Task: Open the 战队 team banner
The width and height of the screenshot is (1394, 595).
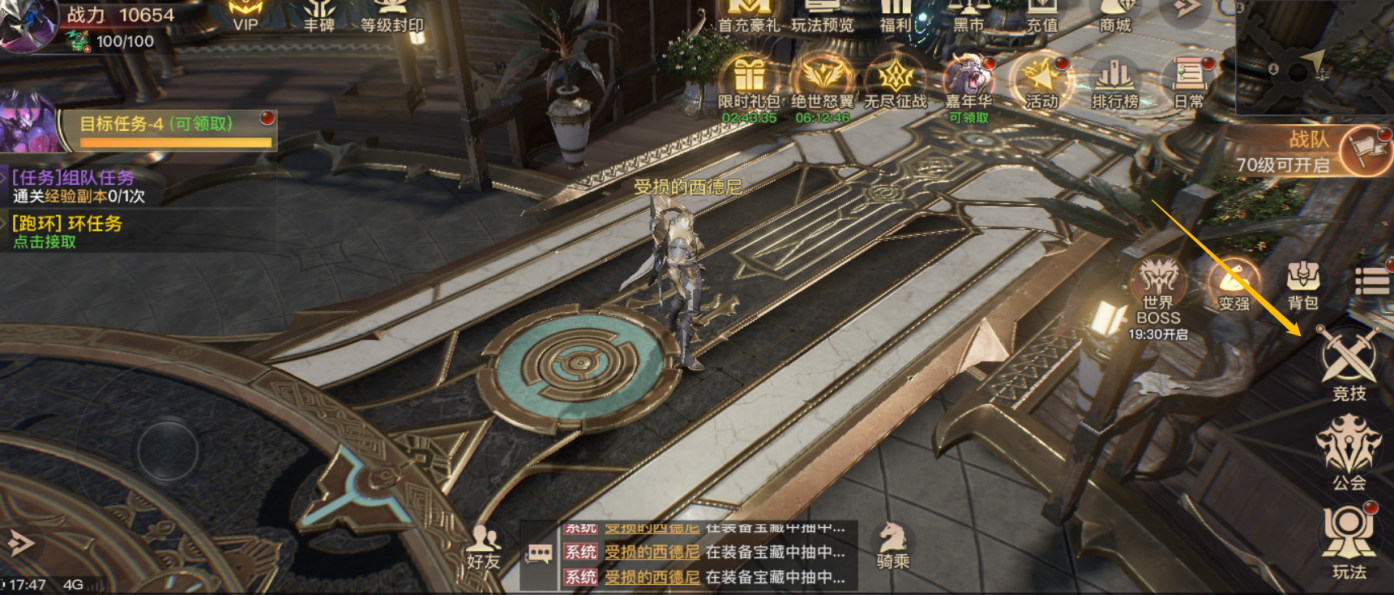Action: coord(1312,152)
